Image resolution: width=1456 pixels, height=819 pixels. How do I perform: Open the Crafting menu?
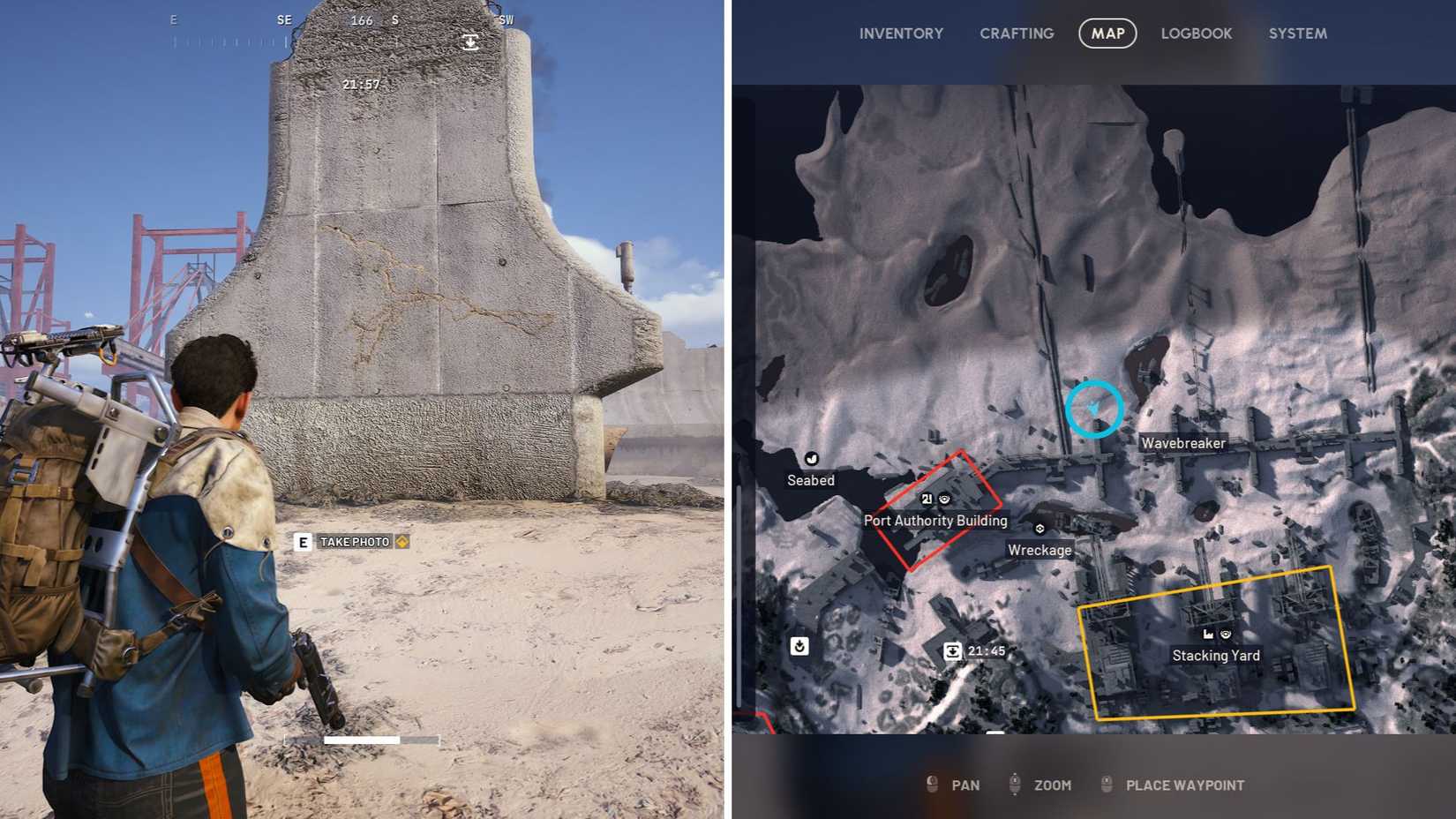click(1016, 34)
